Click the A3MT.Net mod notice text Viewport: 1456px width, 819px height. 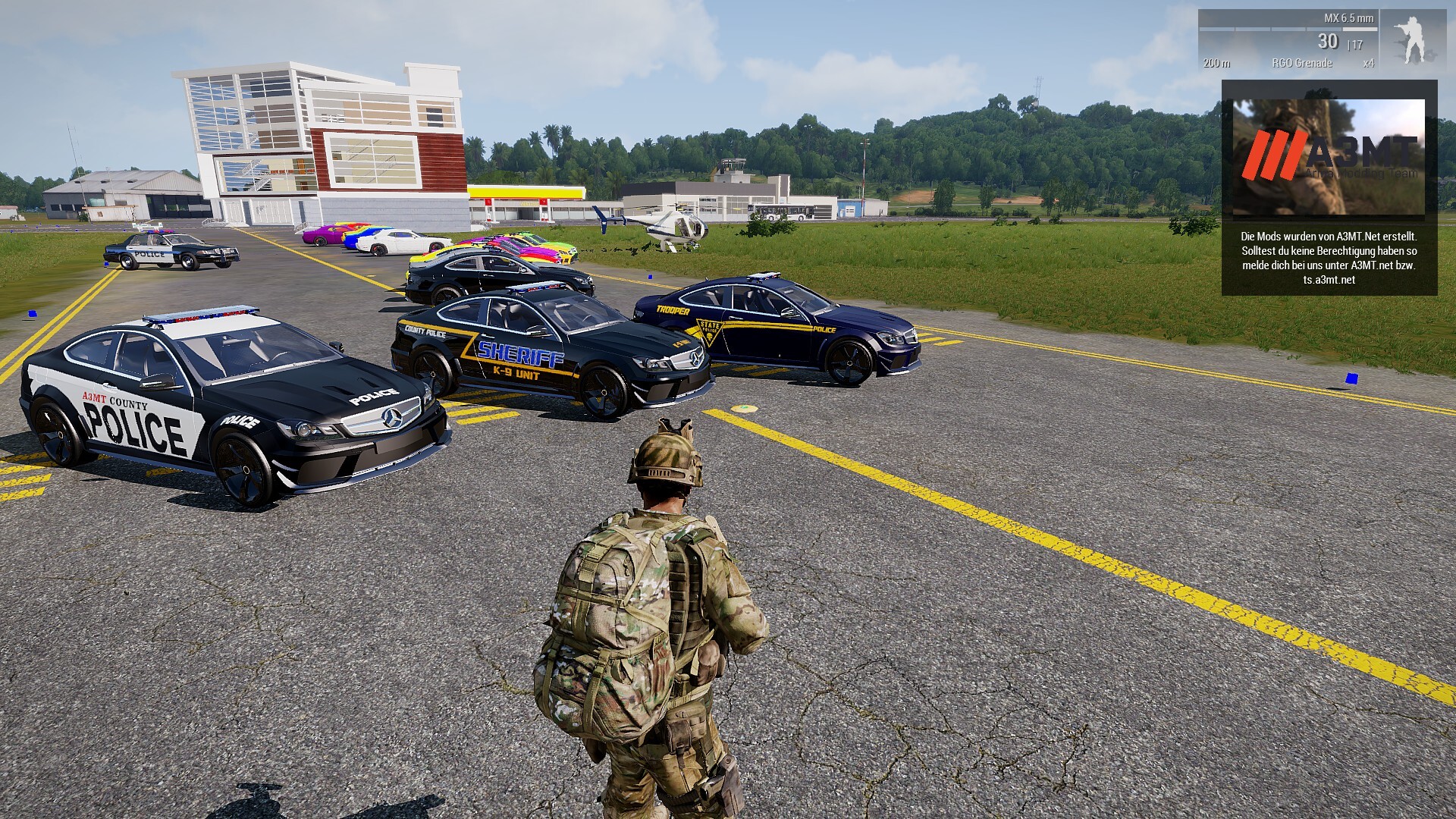click(1329, 258)
